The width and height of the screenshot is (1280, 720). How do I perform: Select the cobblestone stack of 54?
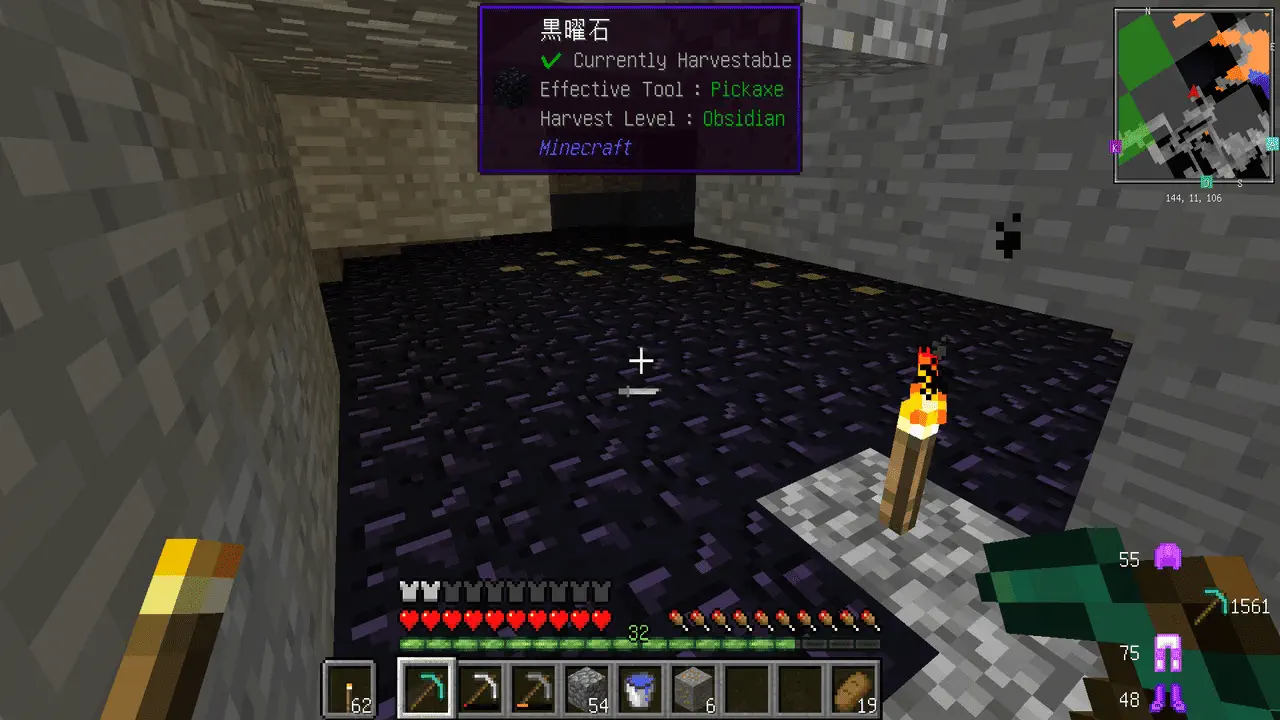pyautogui.click(x=589, y=689)
